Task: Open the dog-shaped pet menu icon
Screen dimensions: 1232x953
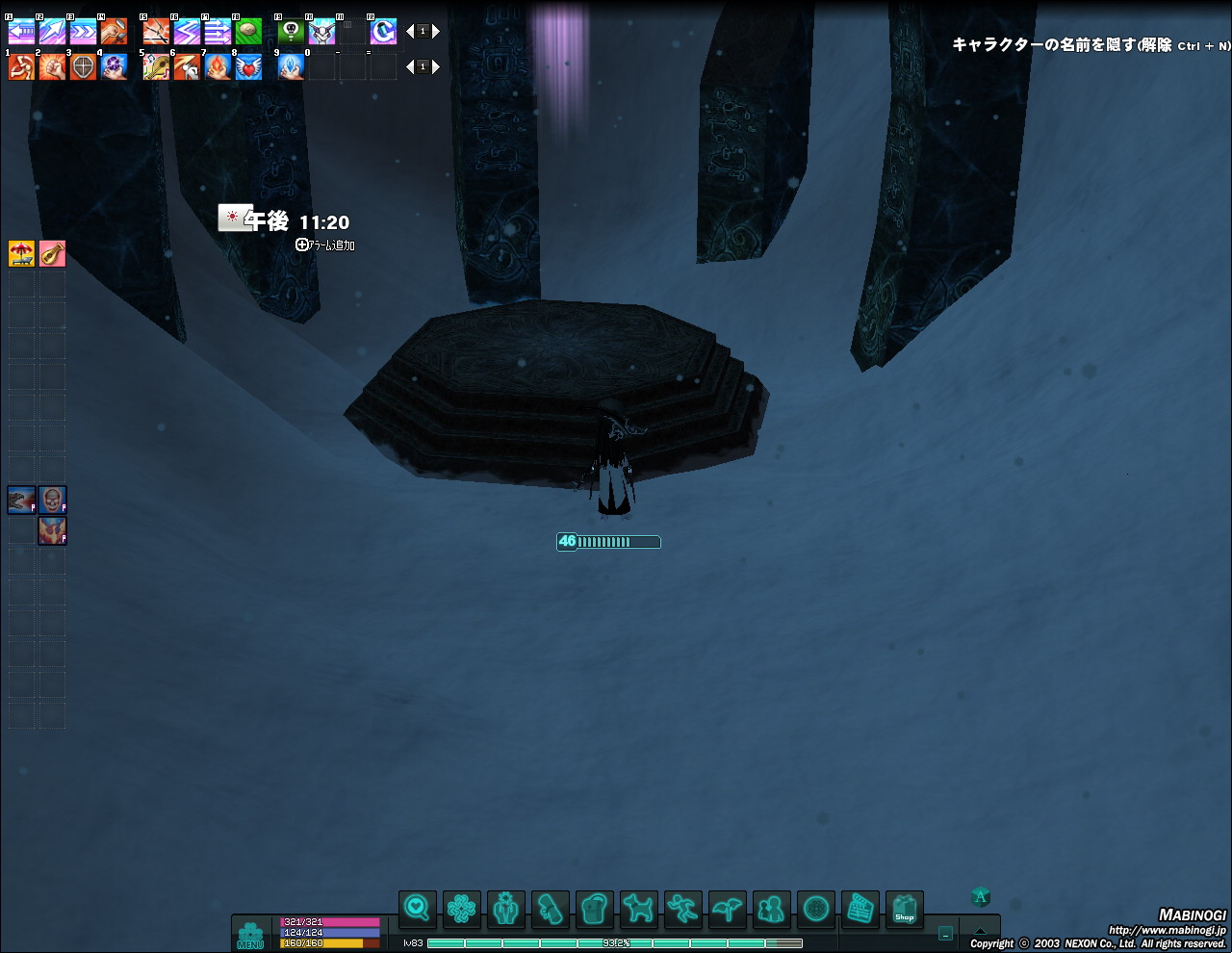Action: [639, 909]
